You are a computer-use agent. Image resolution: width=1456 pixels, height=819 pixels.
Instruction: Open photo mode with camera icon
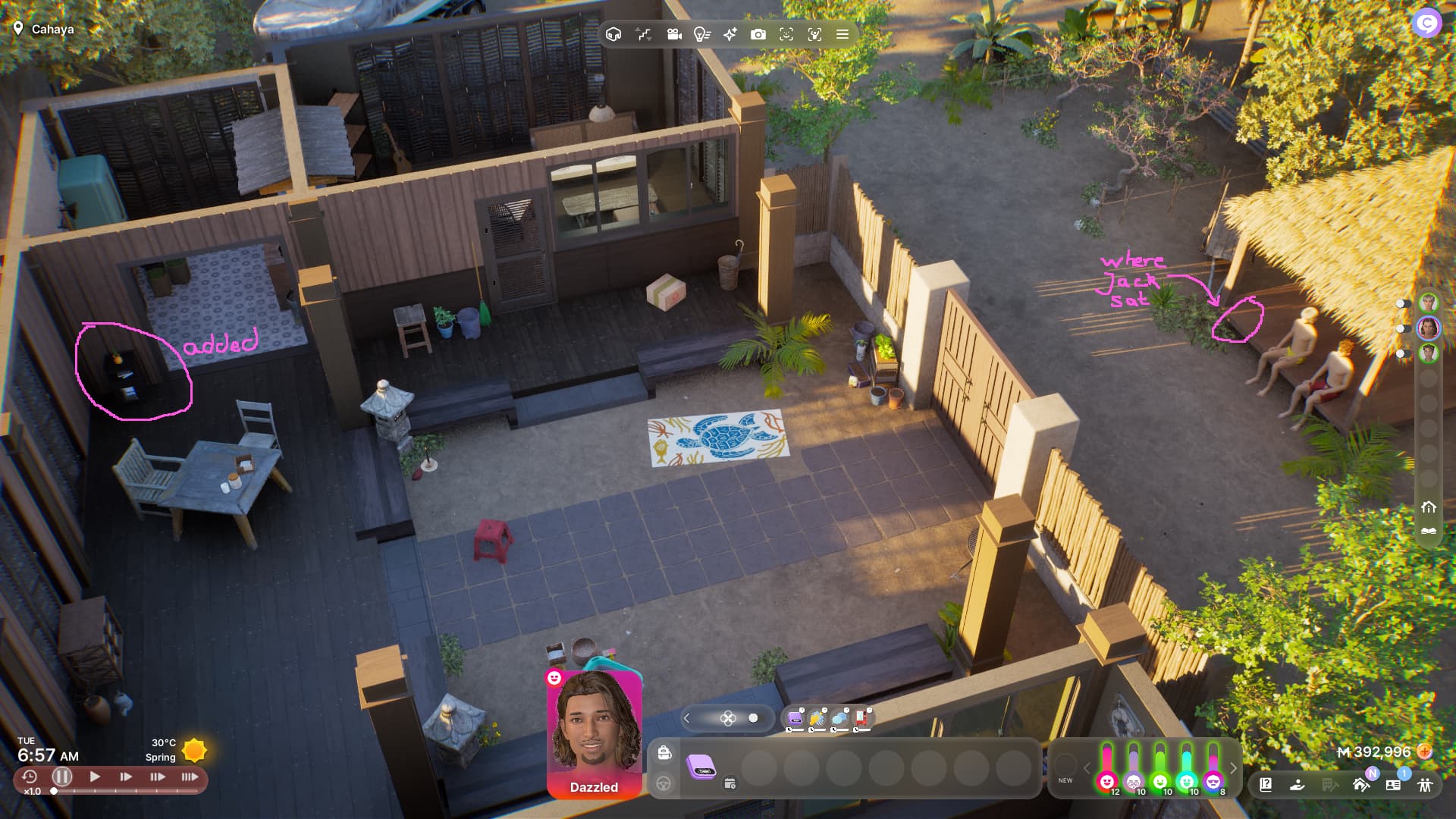tap(758, 34)
